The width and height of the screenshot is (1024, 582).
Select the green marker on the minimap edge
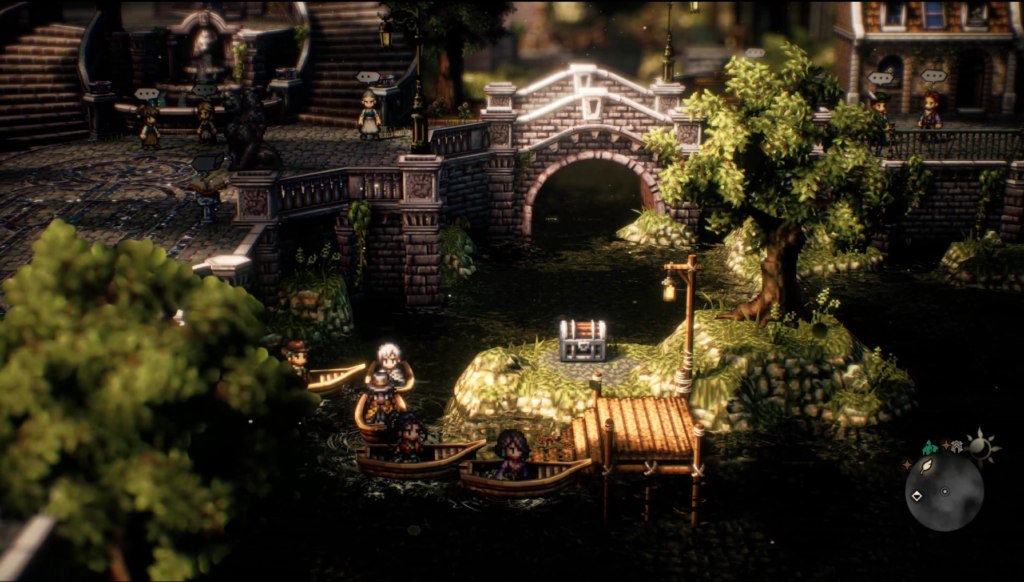(x=929, y=449)
